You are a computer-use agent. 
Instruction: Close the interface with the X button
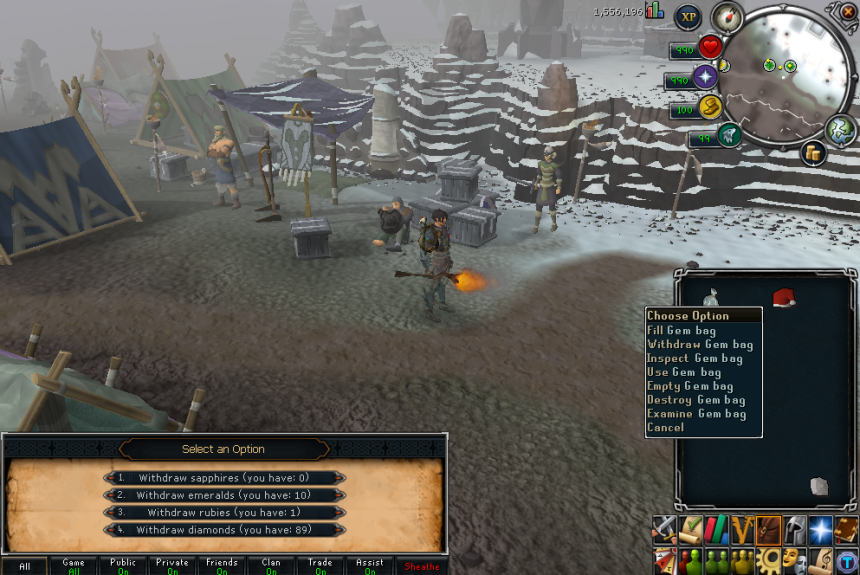[x=848, y=11]
